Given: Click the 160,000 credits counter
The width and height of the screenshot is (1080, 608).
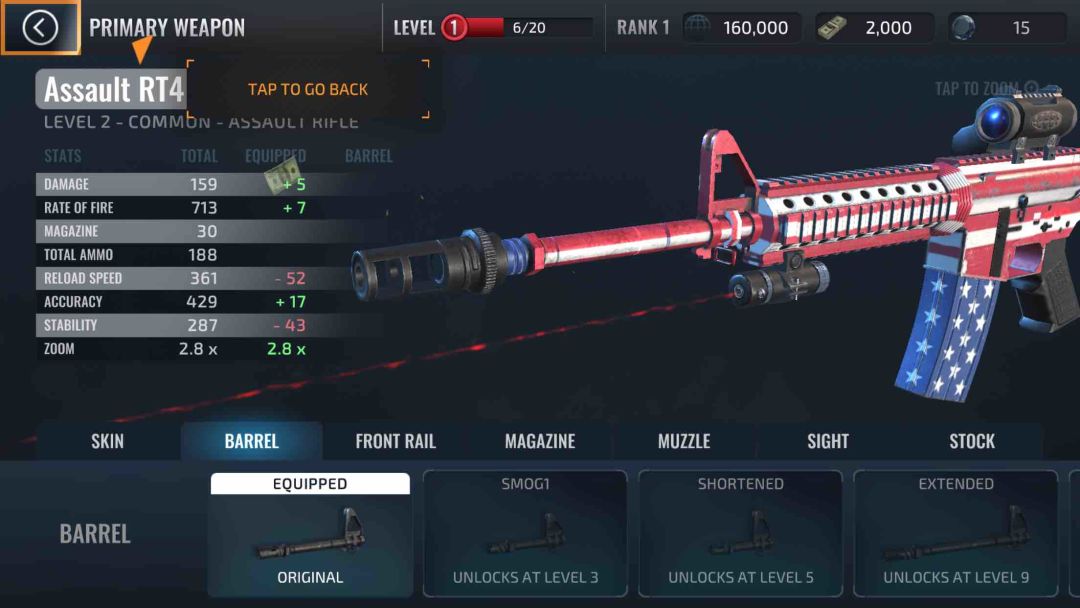Looking at the screenshot, I should point(742,28).
